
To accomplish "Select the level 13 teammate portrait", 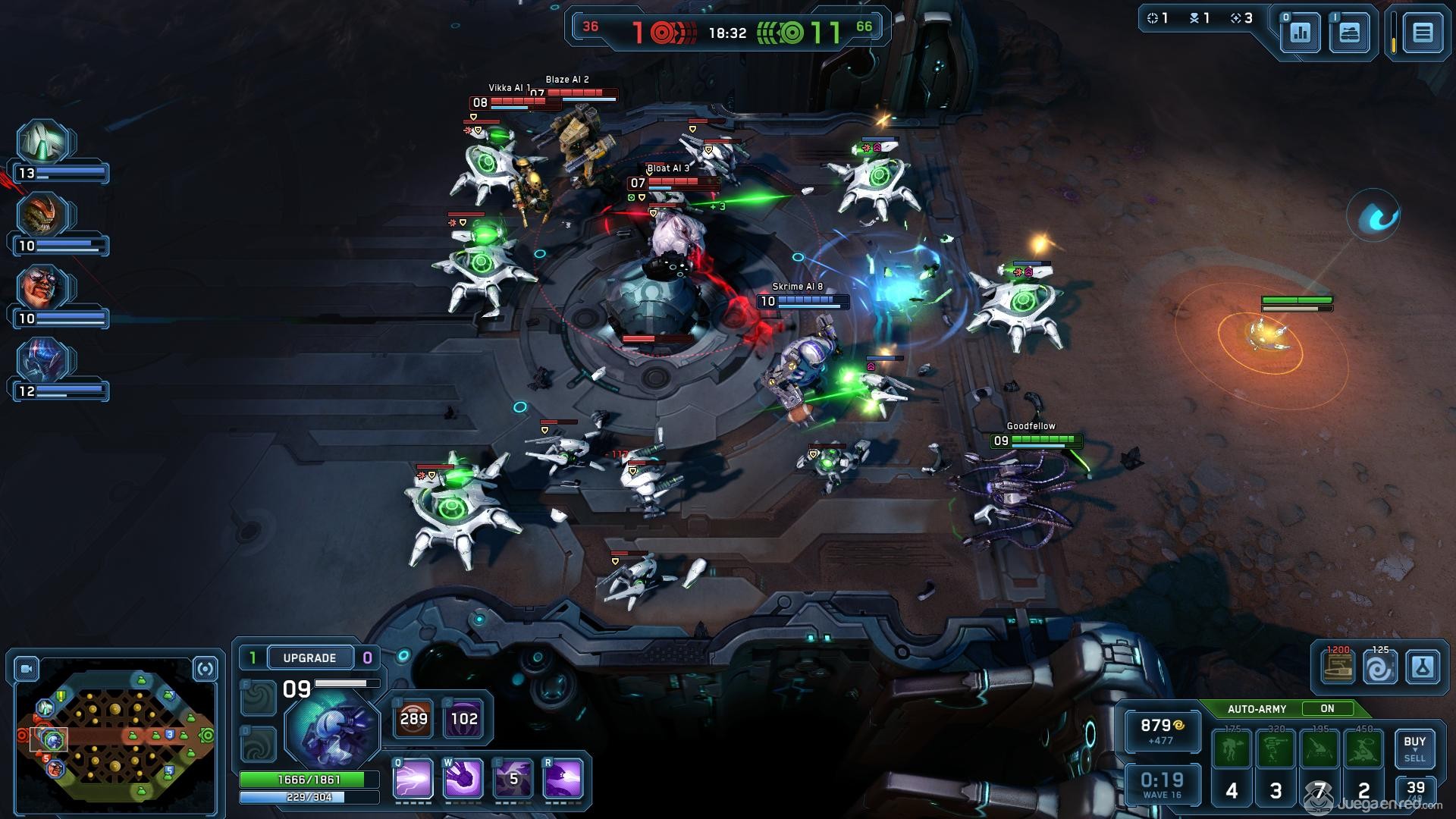I will (x=44, y=142).
